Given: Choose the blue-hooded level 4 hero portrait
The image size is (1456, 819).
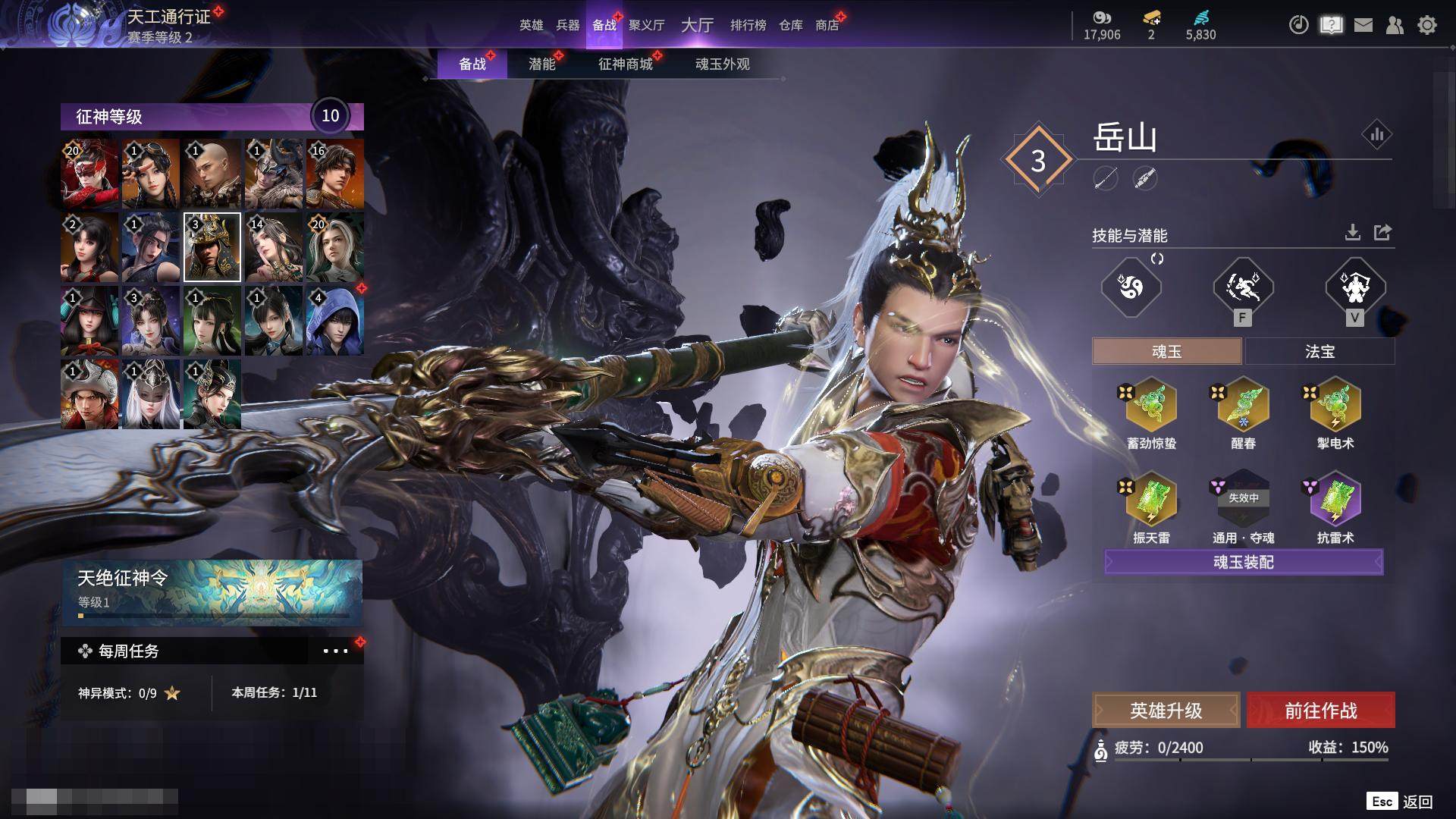Looking at the screenshot, I should [334, 321].
